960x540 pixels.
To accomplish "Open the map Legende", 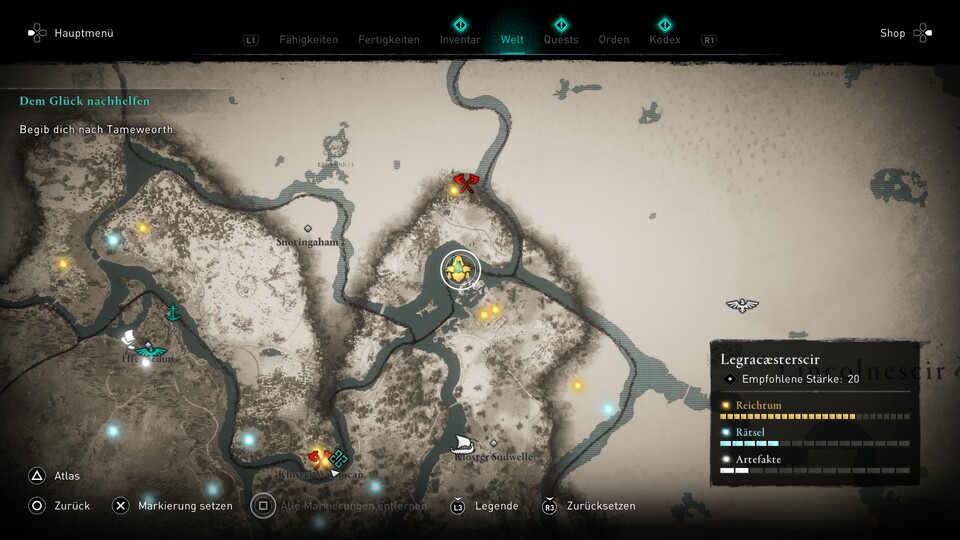I will click(496, 506).
